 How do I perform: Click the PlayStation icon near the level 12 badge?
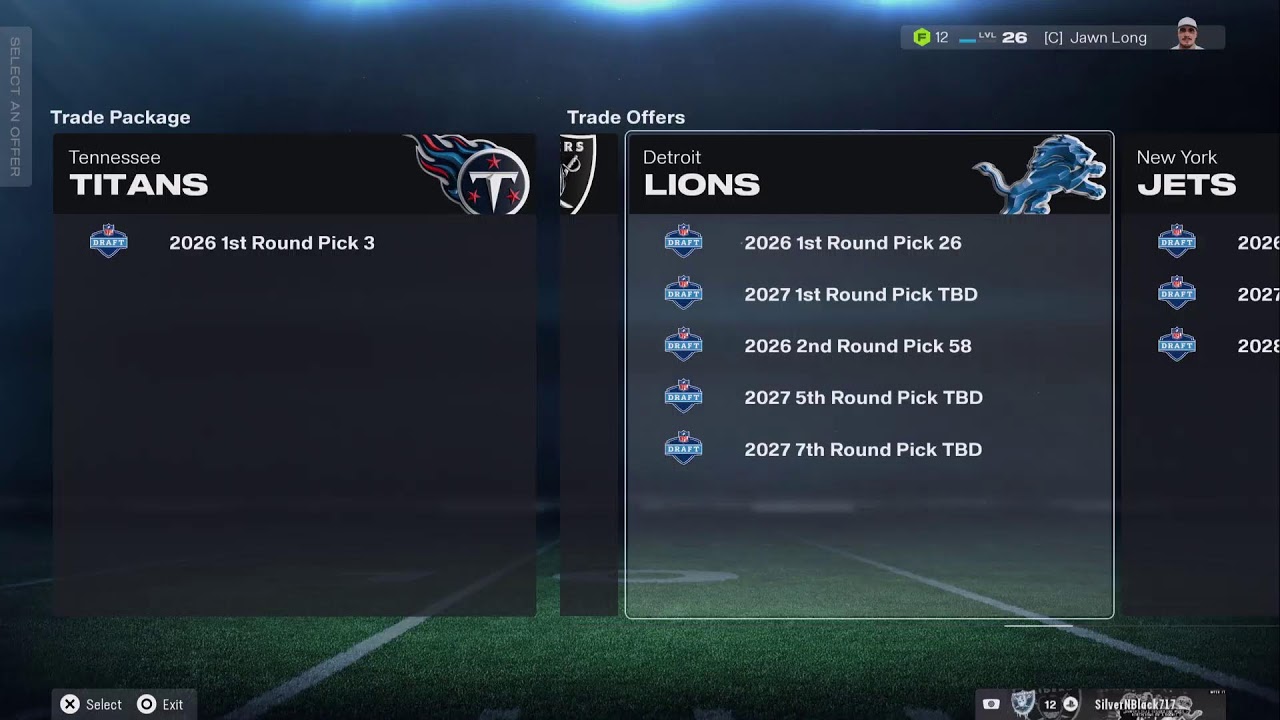1071,704
